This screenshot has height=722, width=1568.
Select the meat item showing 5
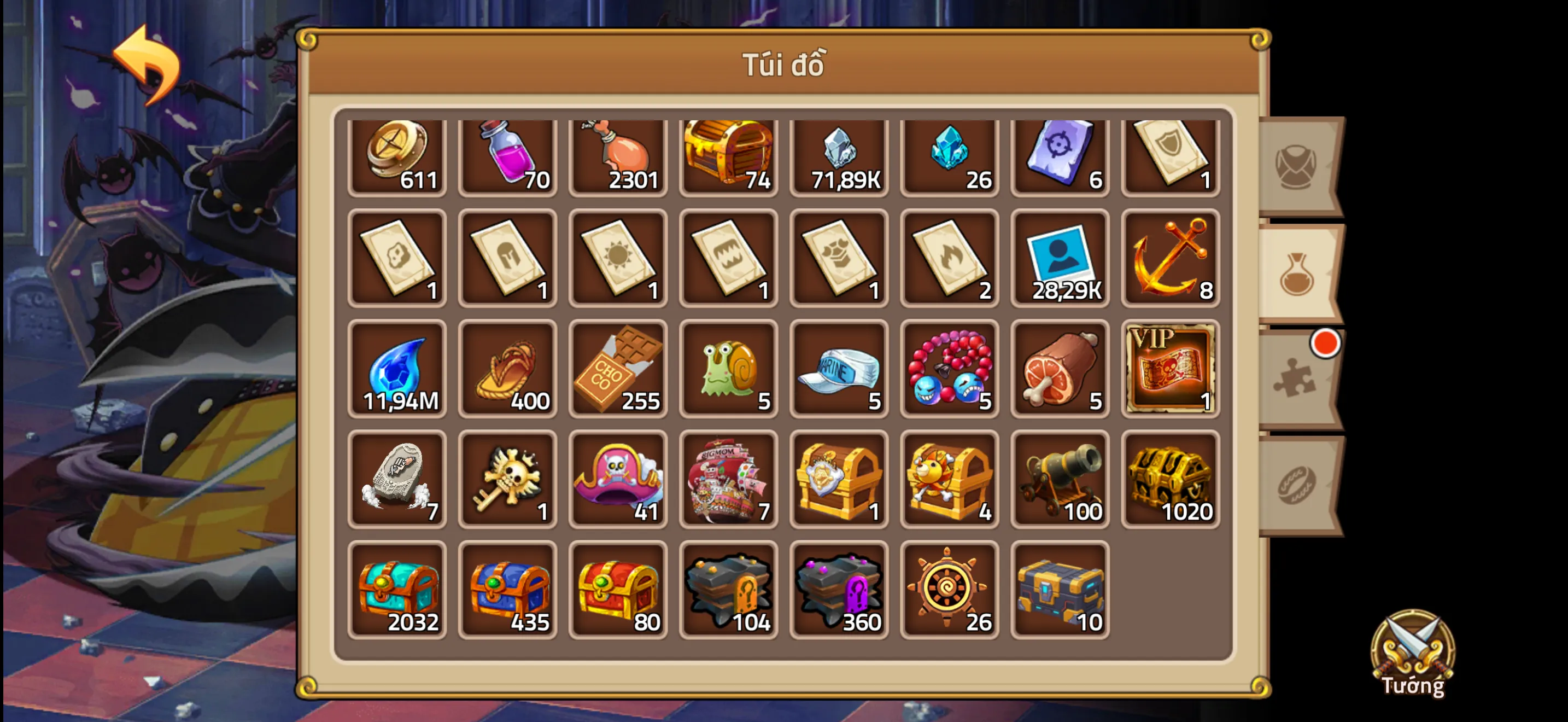click(1060, 370)
